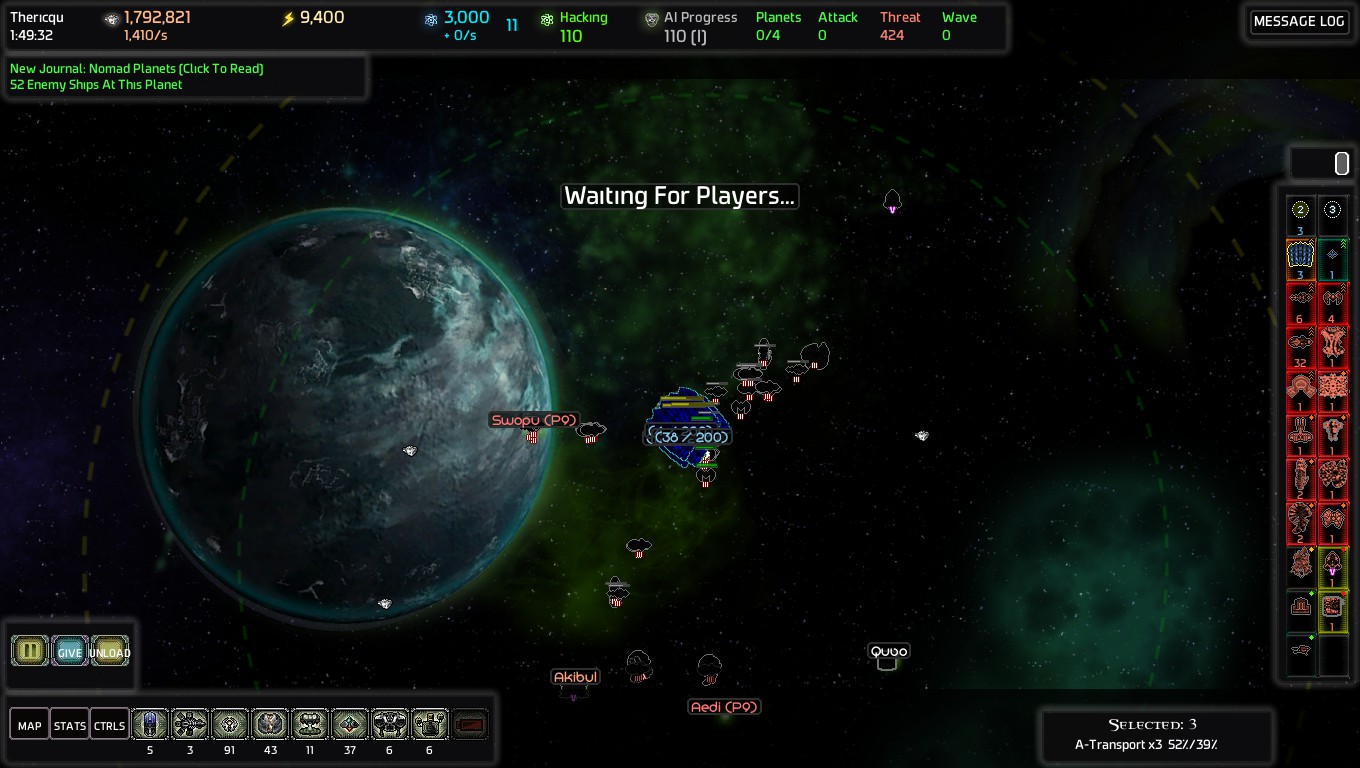Show the Stats screen
The width and height of the screenshot is (1360, 768).
[x=70, y=725]
